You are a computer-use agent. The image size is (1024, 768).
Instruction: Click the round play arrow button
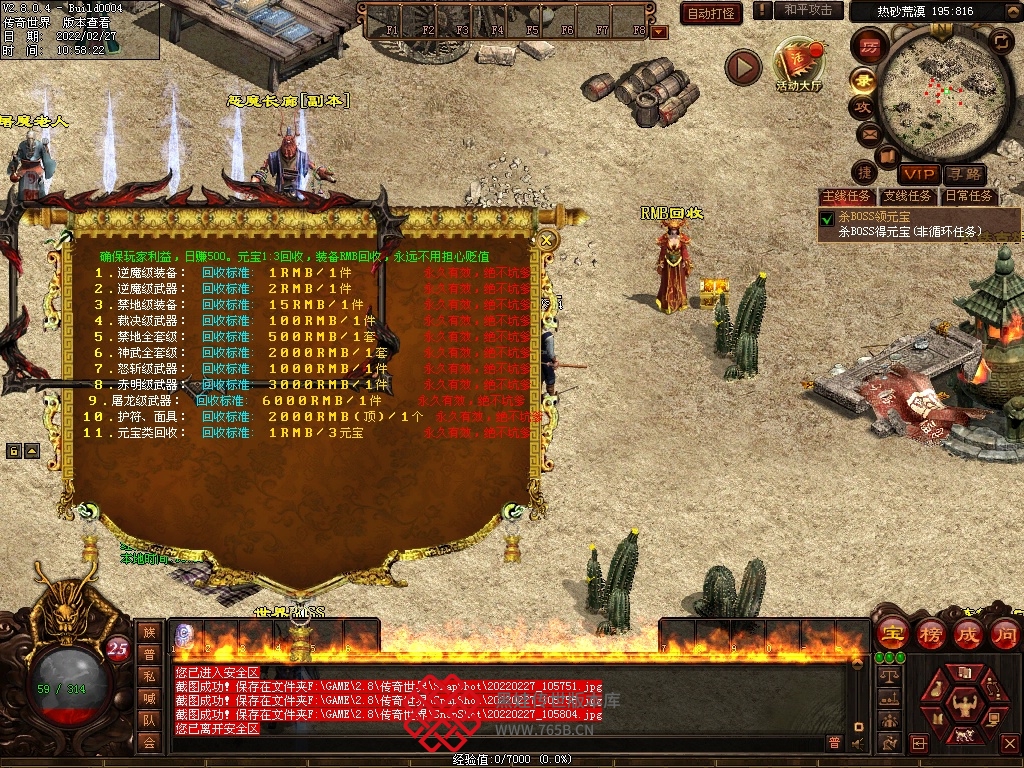tap(743, 67)
